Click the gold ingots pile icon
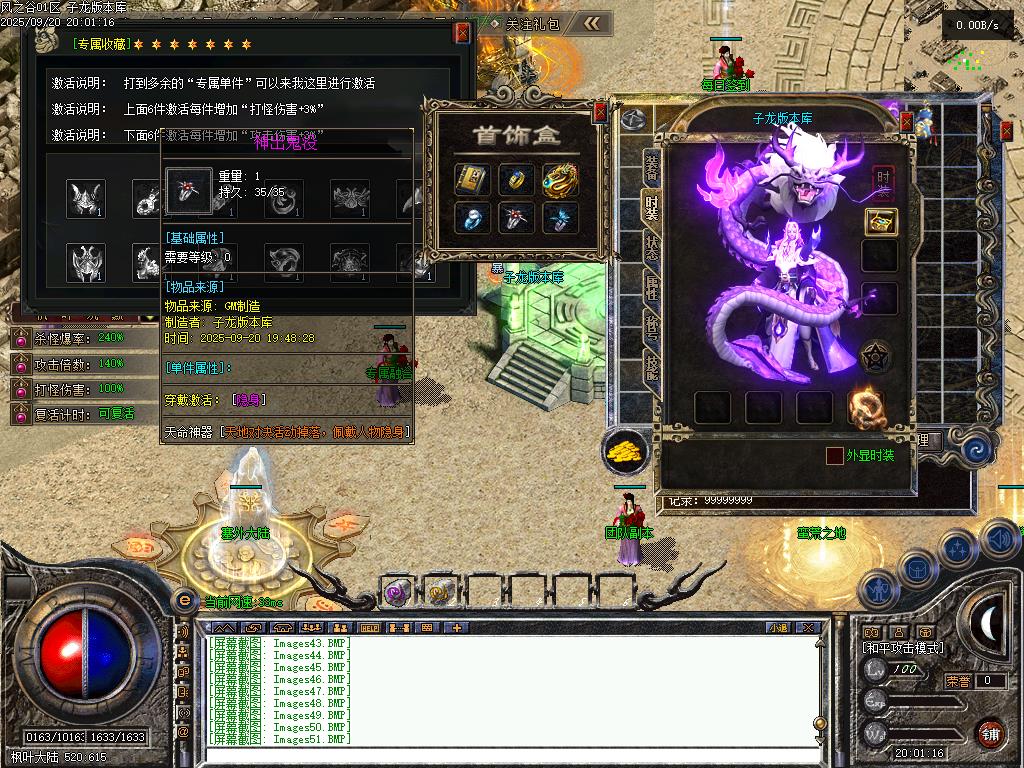This screenshot has width=1024, height=768. click(626, 452)
